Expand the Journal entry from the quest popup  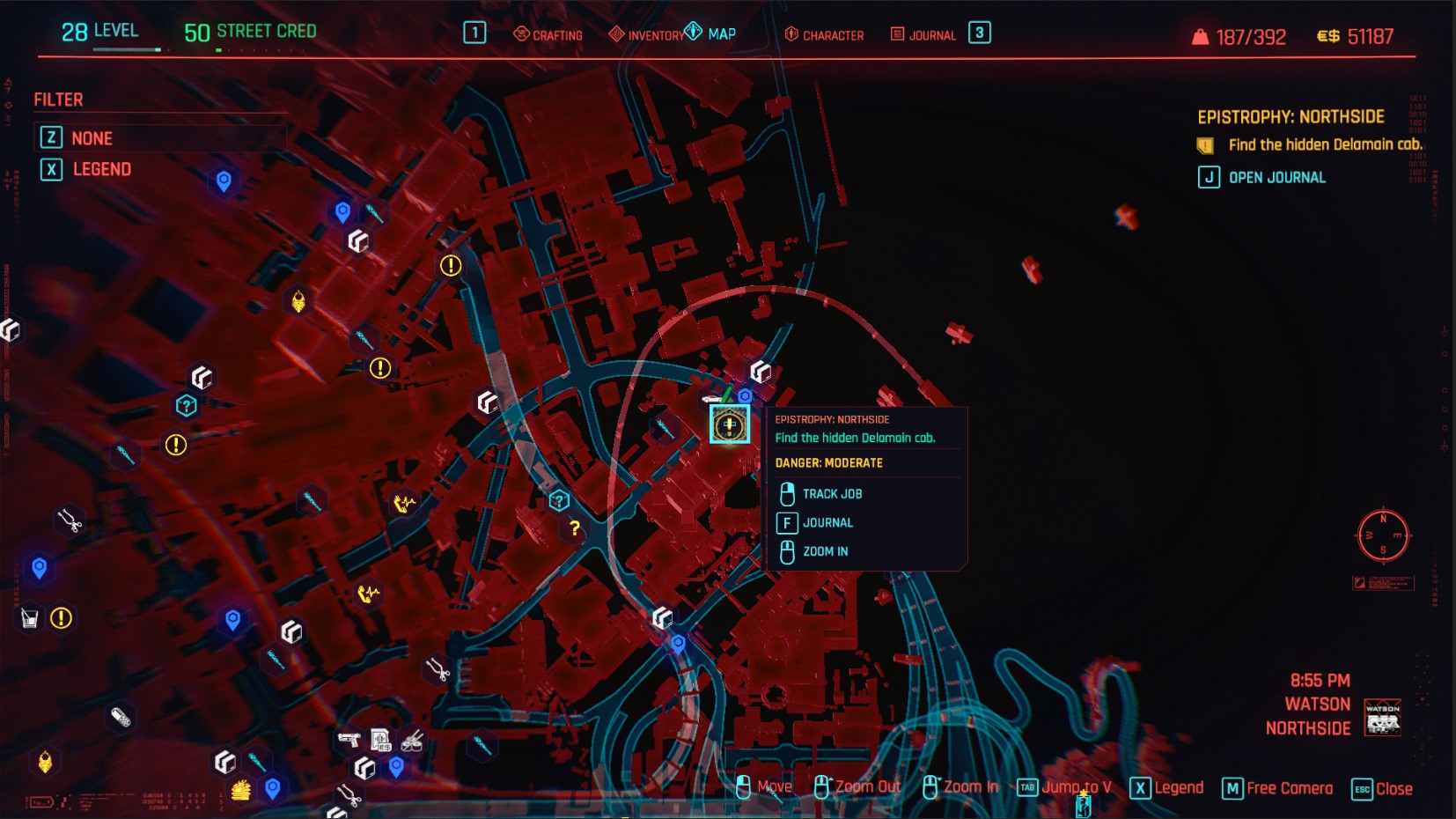coord(828,522)
